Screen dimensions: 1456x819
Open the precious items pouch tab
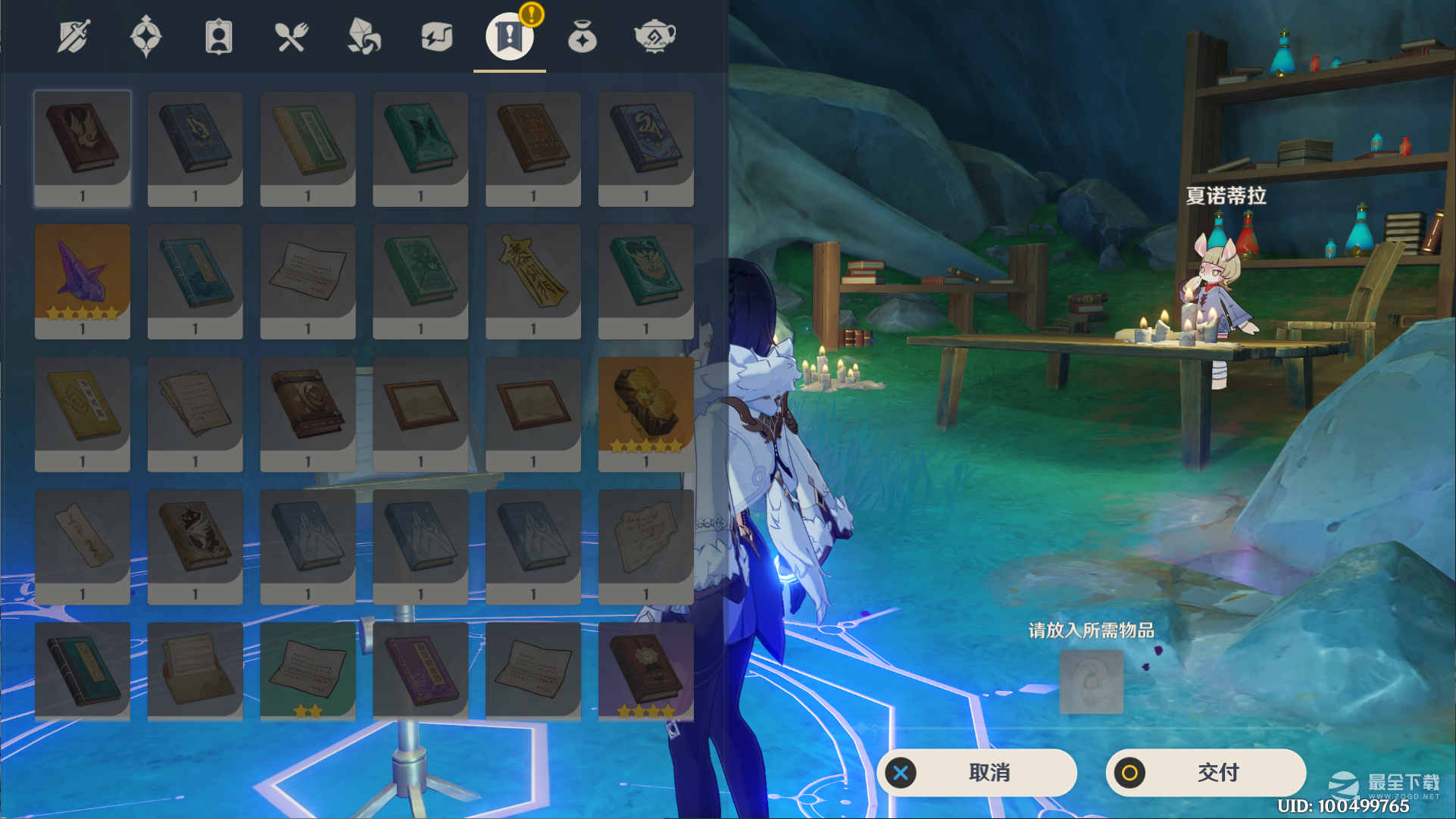[582, 36]
